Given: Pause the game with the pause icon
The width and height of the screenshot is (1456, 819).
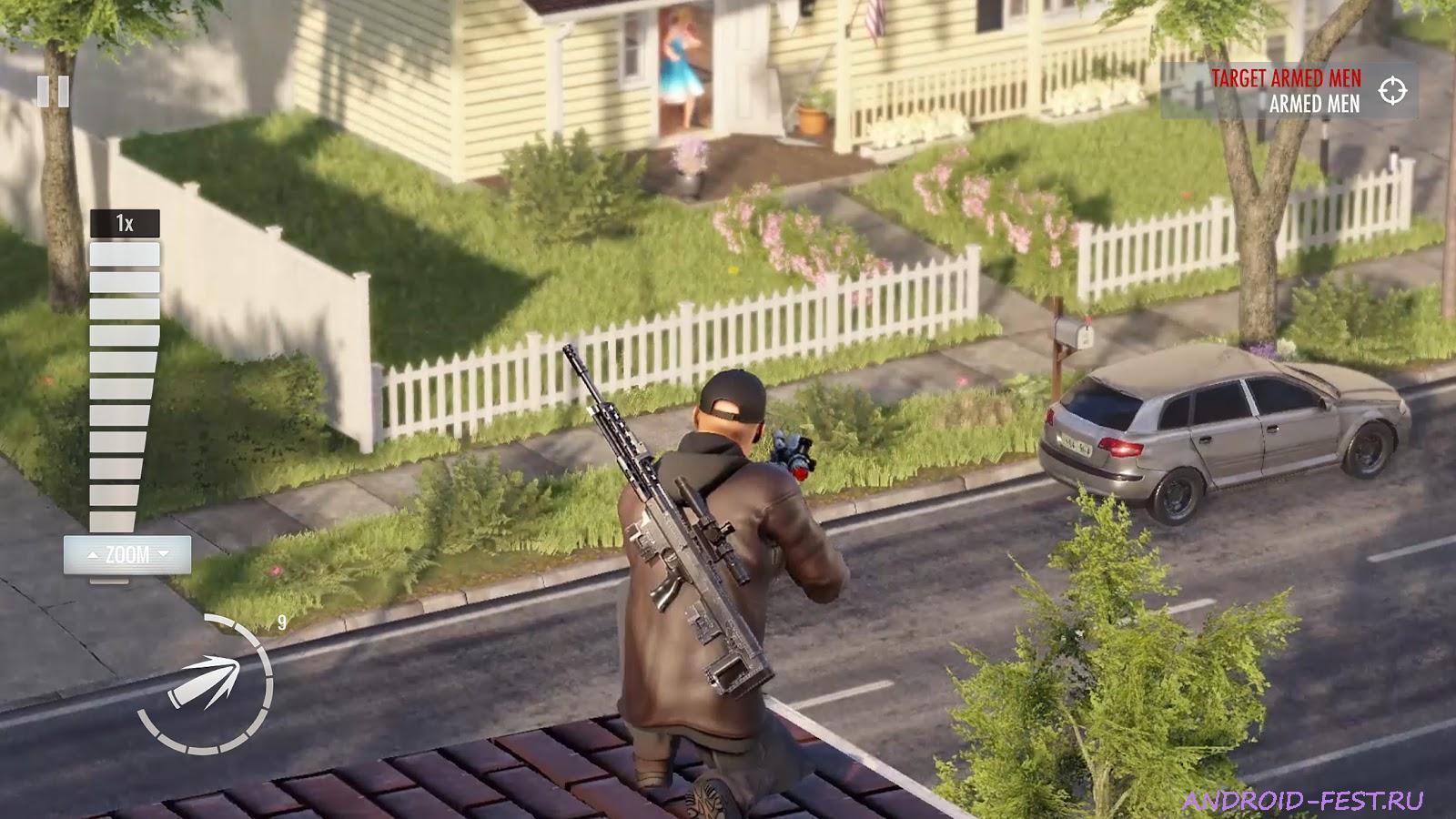Looking at the screenshot, I should tap(55, 91).
